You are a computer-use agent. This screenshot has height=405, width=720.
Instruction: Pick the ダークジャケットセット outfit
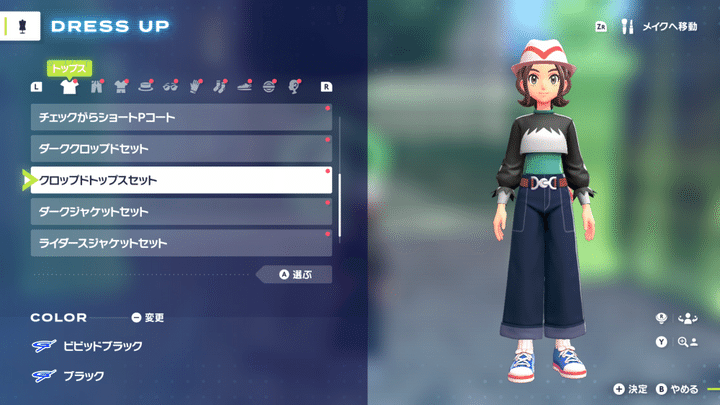click(180, 212)
